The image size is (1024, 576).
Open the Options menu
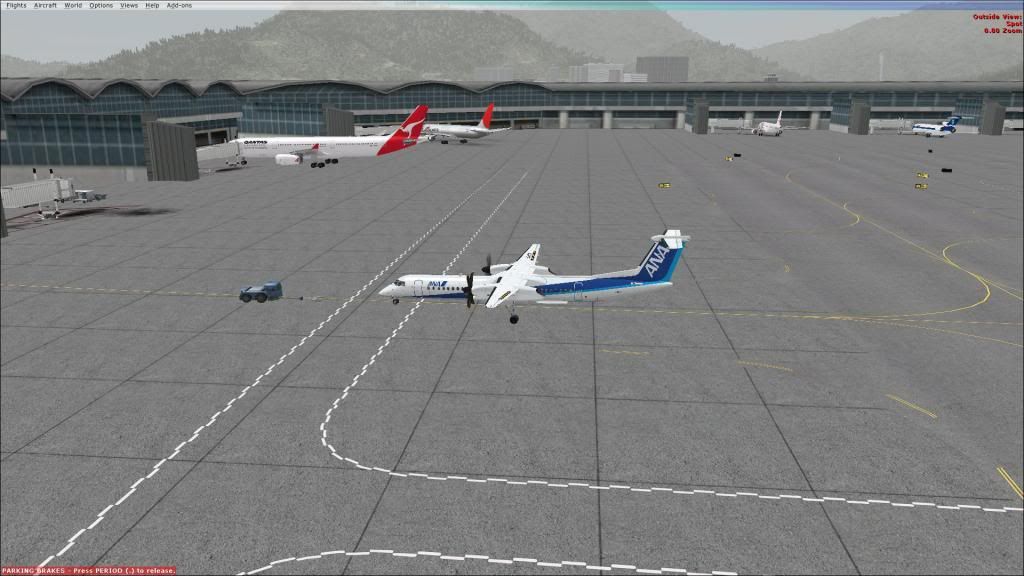pyautogui.click(x=101, y=5)
